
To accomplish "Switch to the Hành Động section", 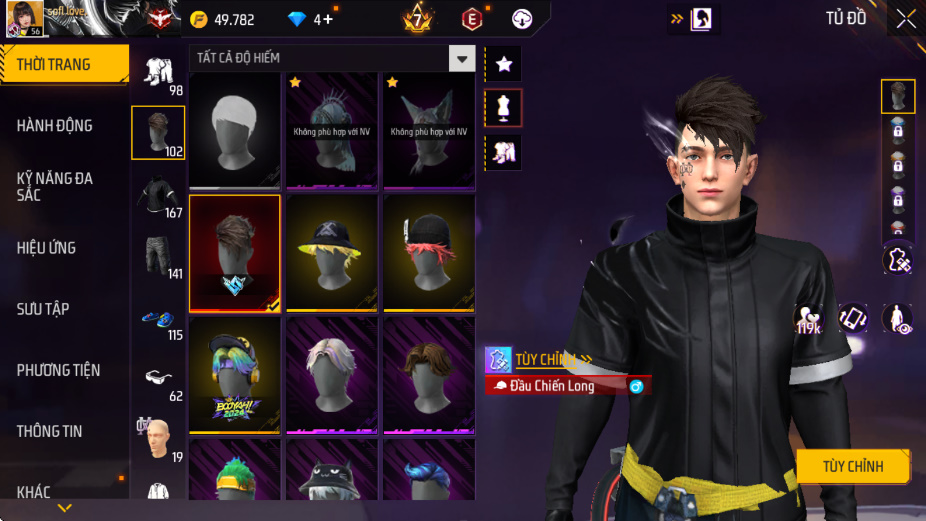I will (x=64, y=125).
